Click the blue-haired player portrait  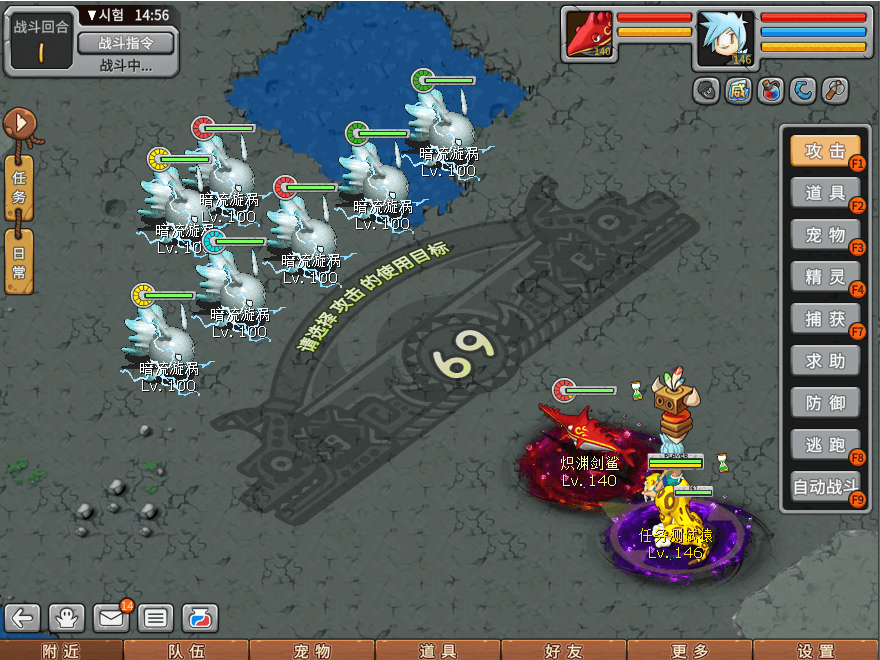(725, 38)
